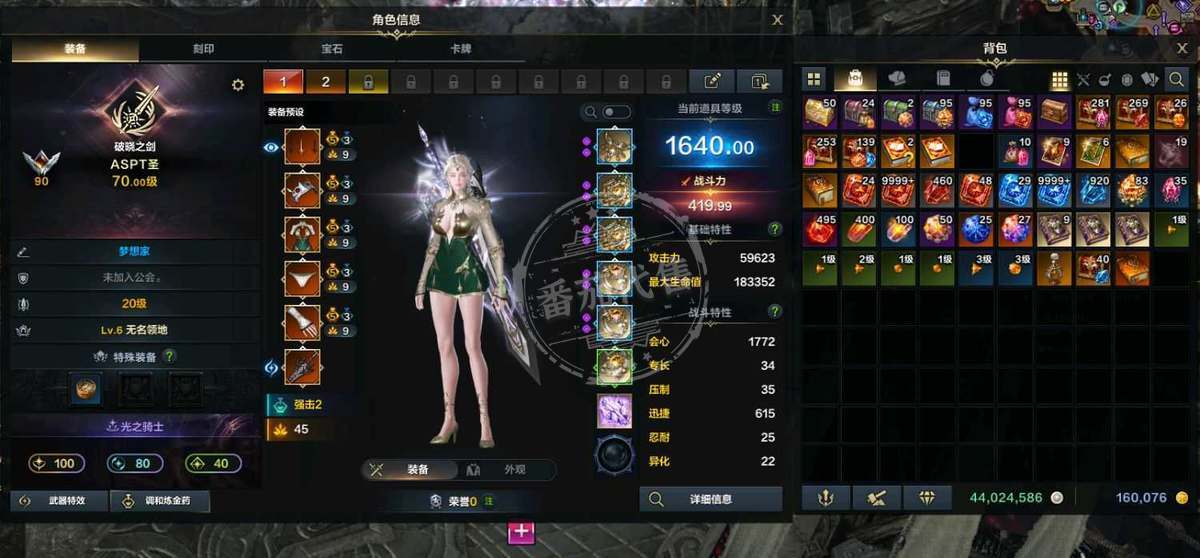Click the diamond icon button at inventory bottom
Viewport: 1200px width, 558px height.
927,497
